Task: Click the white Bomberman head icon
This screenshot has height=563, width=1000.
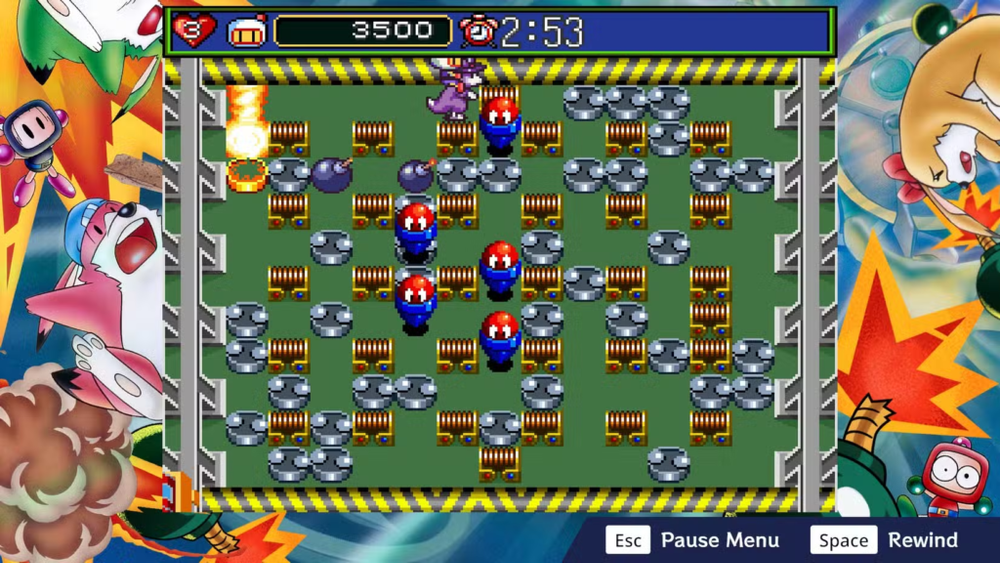Action: (246, 32)
